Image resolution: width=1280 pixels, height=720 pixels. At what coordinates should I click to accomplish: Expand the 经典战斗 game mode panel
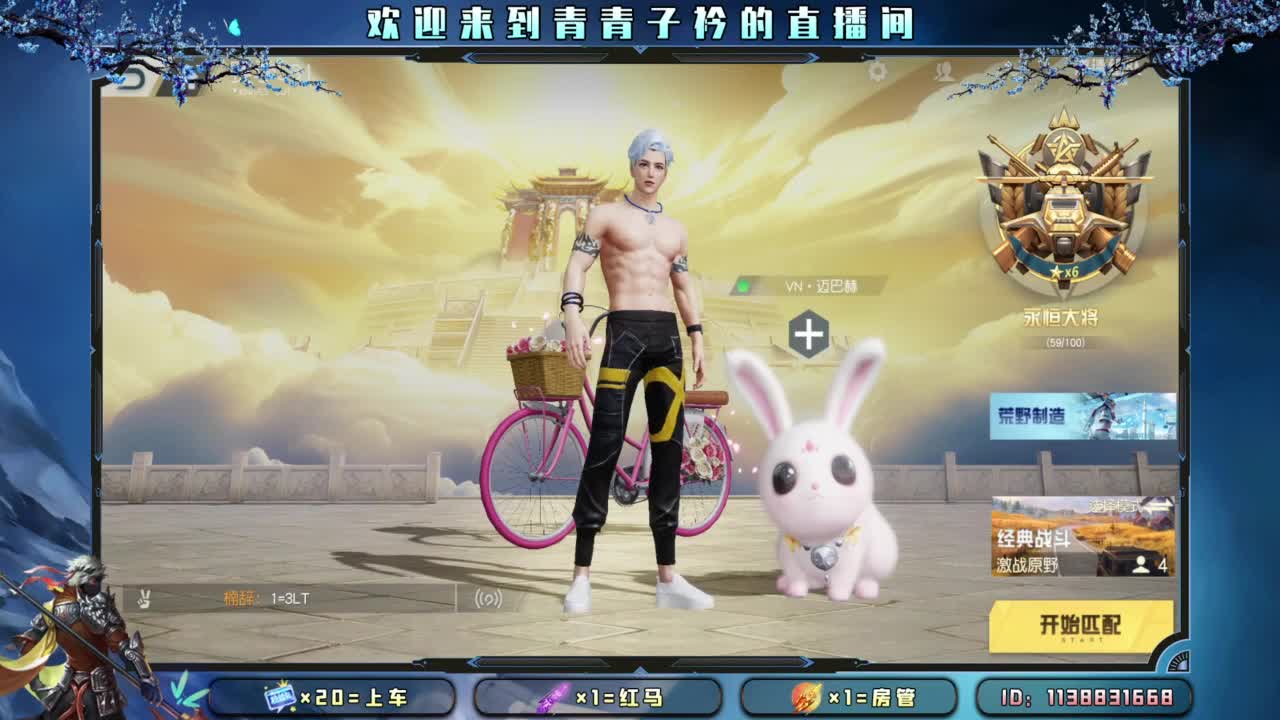[1032, 537]
